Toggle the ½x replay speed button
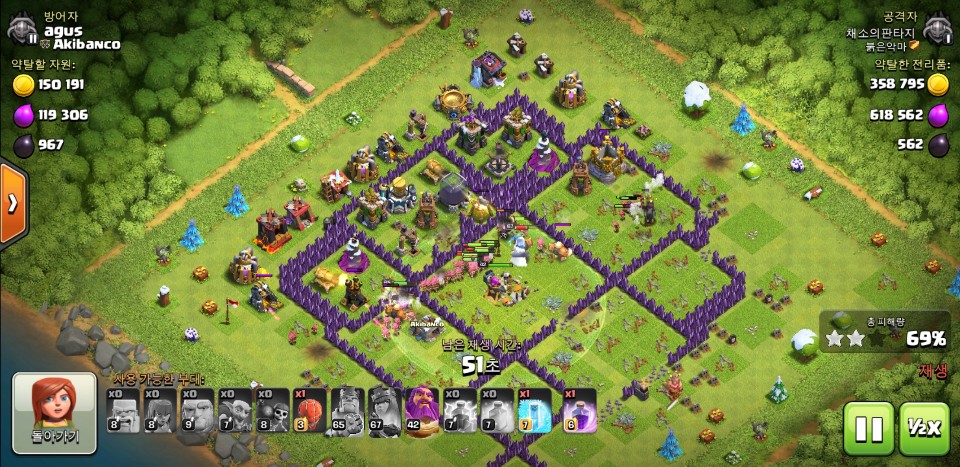960x467 pixels. pos(924,429)
